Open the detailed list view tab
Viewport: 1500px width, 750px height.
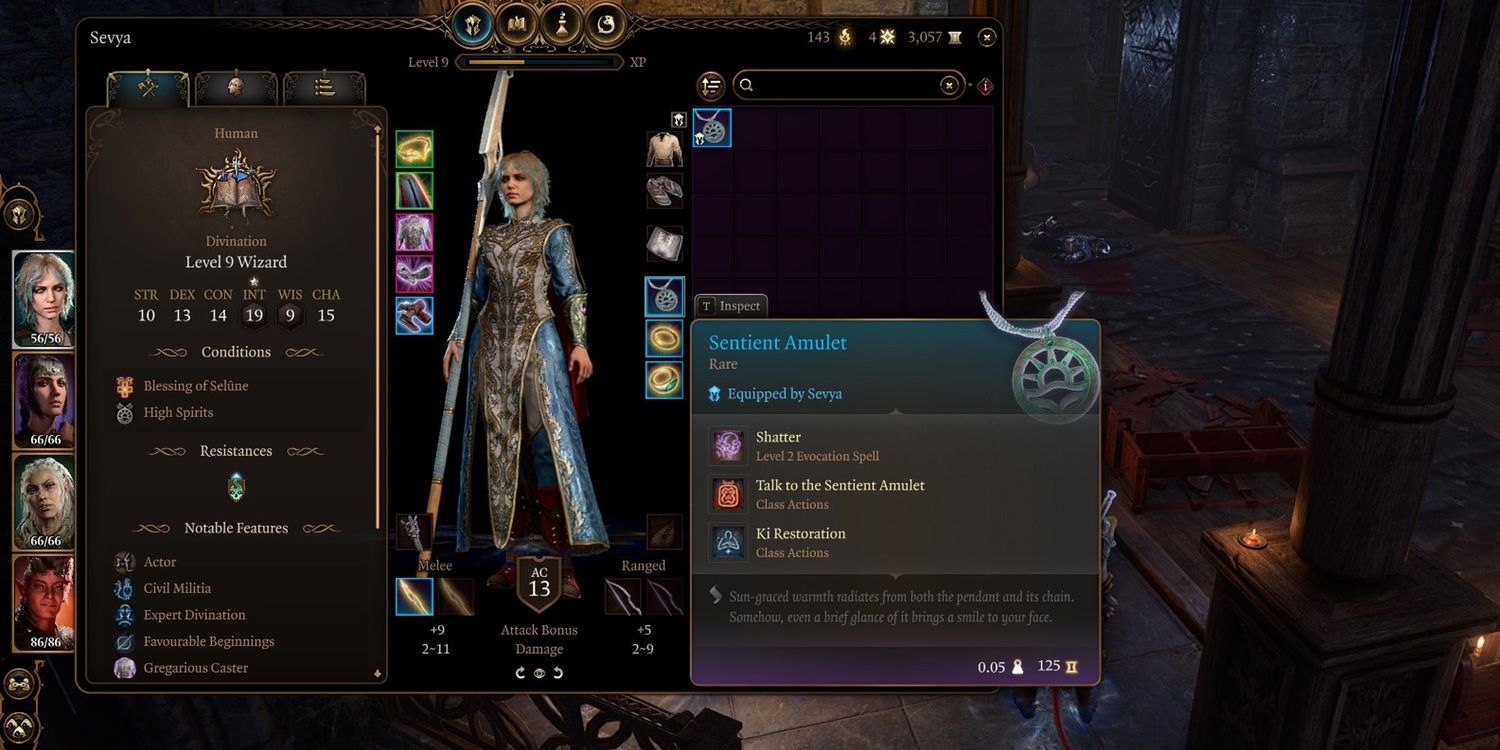324,87
